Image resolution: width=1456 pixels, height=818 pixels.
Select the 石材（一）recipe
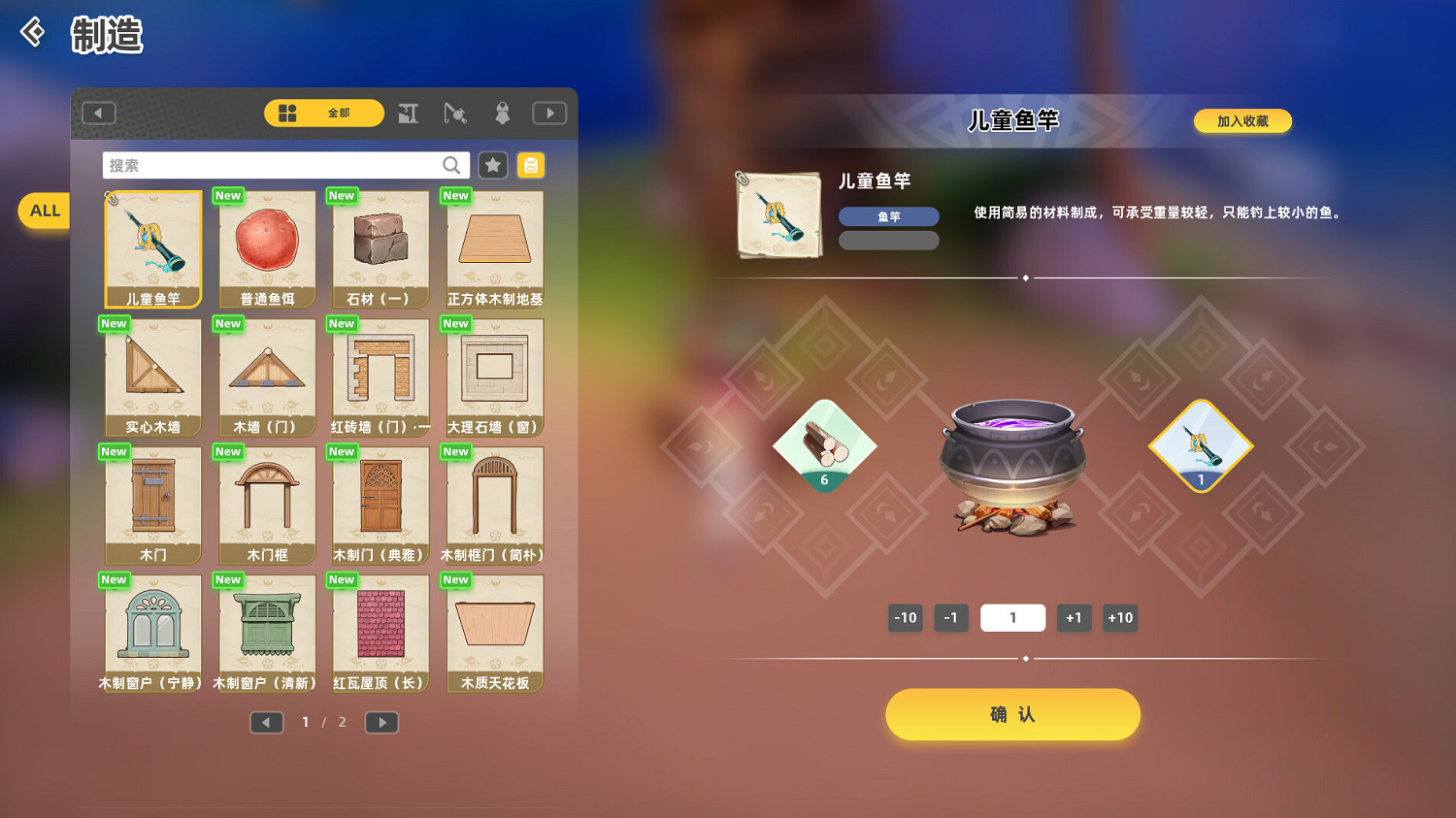click(x=380, y=248)
